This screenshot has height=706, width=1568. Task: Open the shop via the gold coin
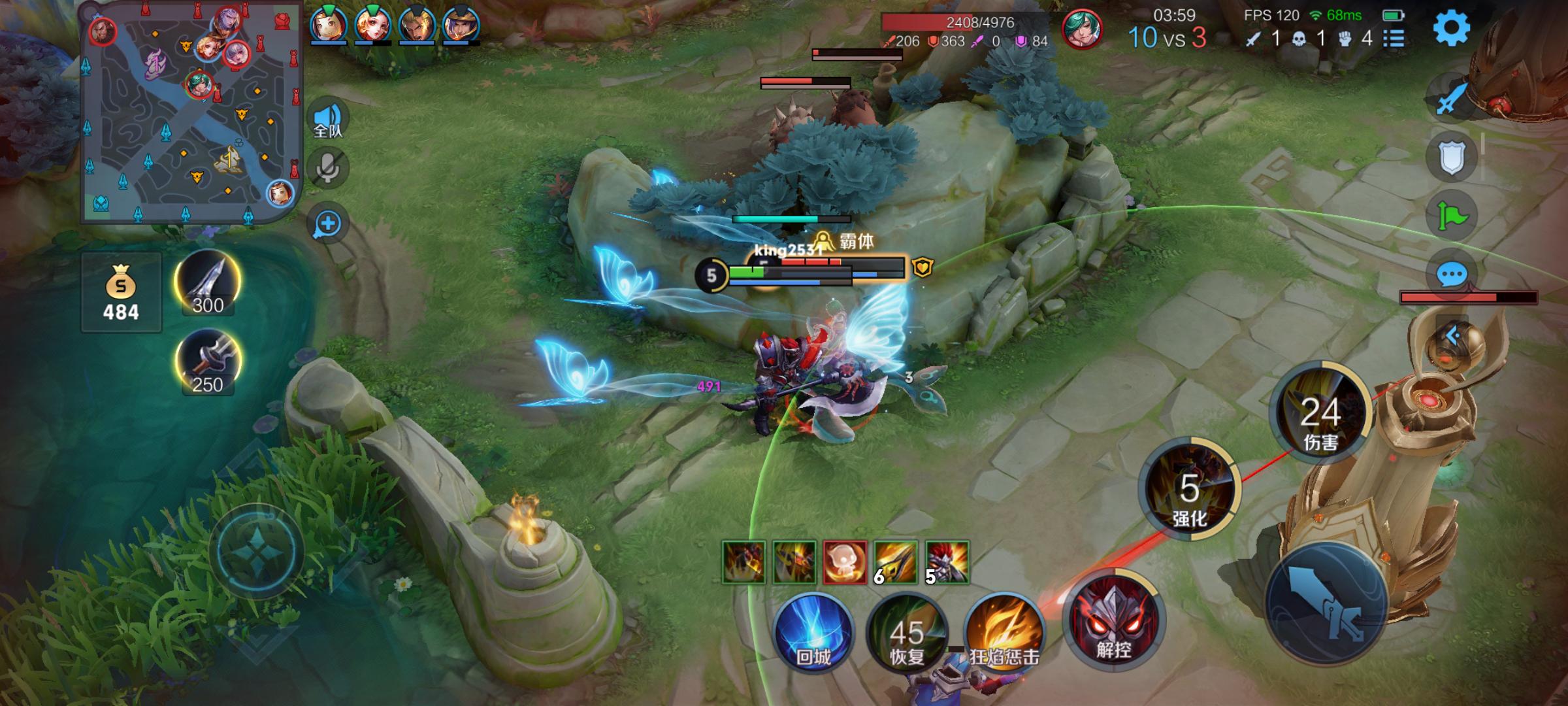coord(121,292)
